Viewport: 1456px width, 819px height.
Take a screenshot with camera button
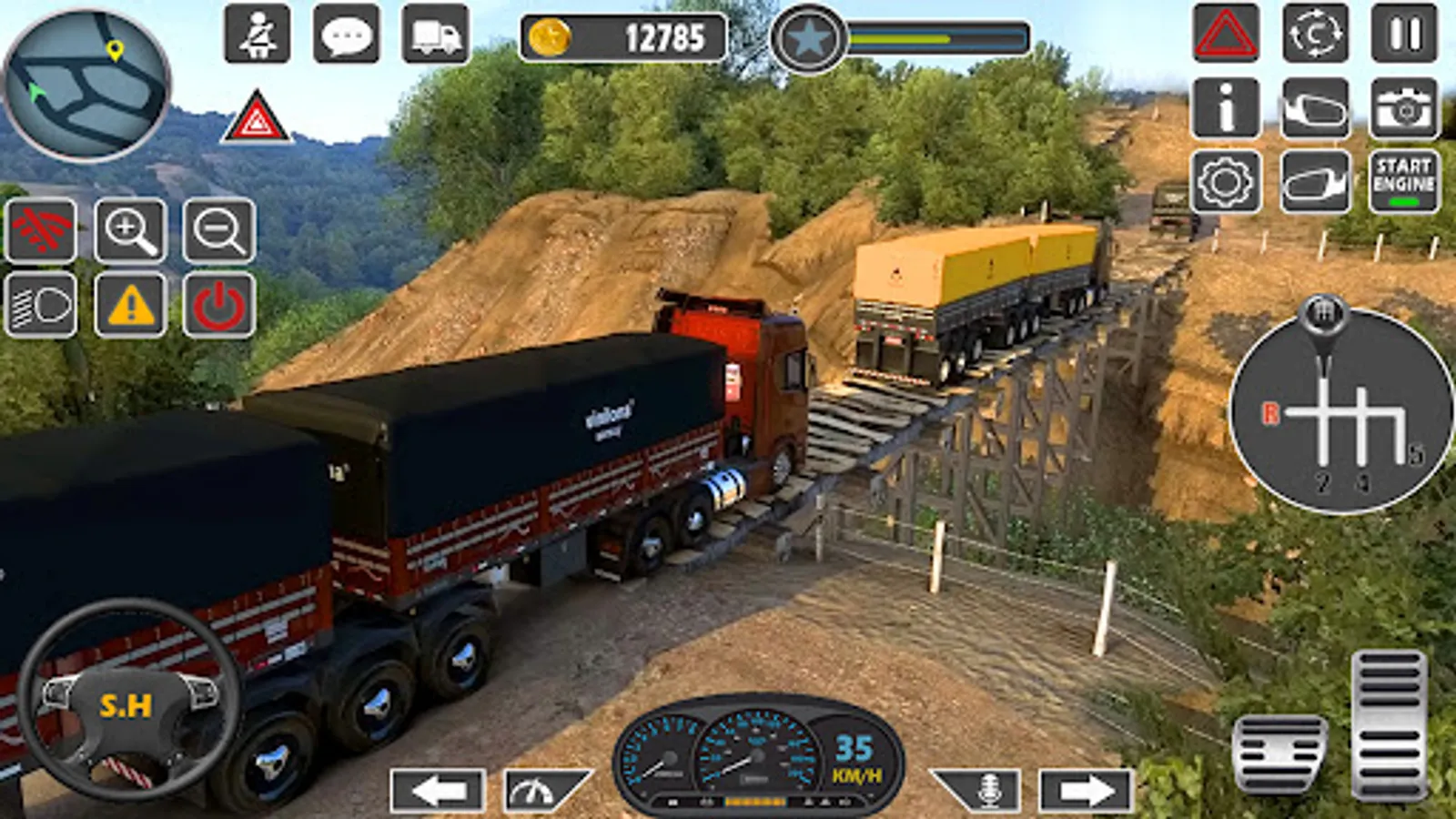coord(1404,108)
